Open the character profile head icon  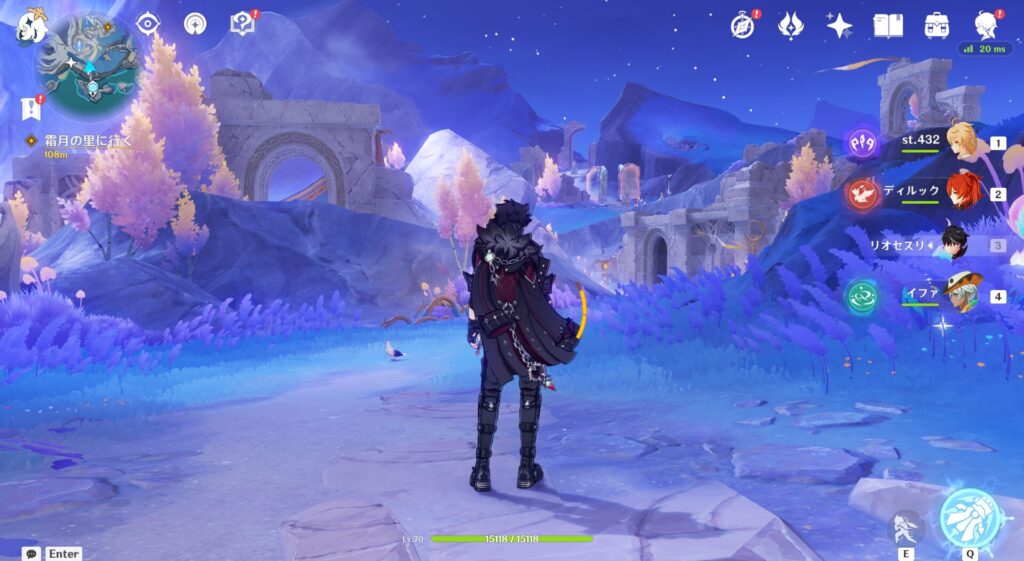987,25
